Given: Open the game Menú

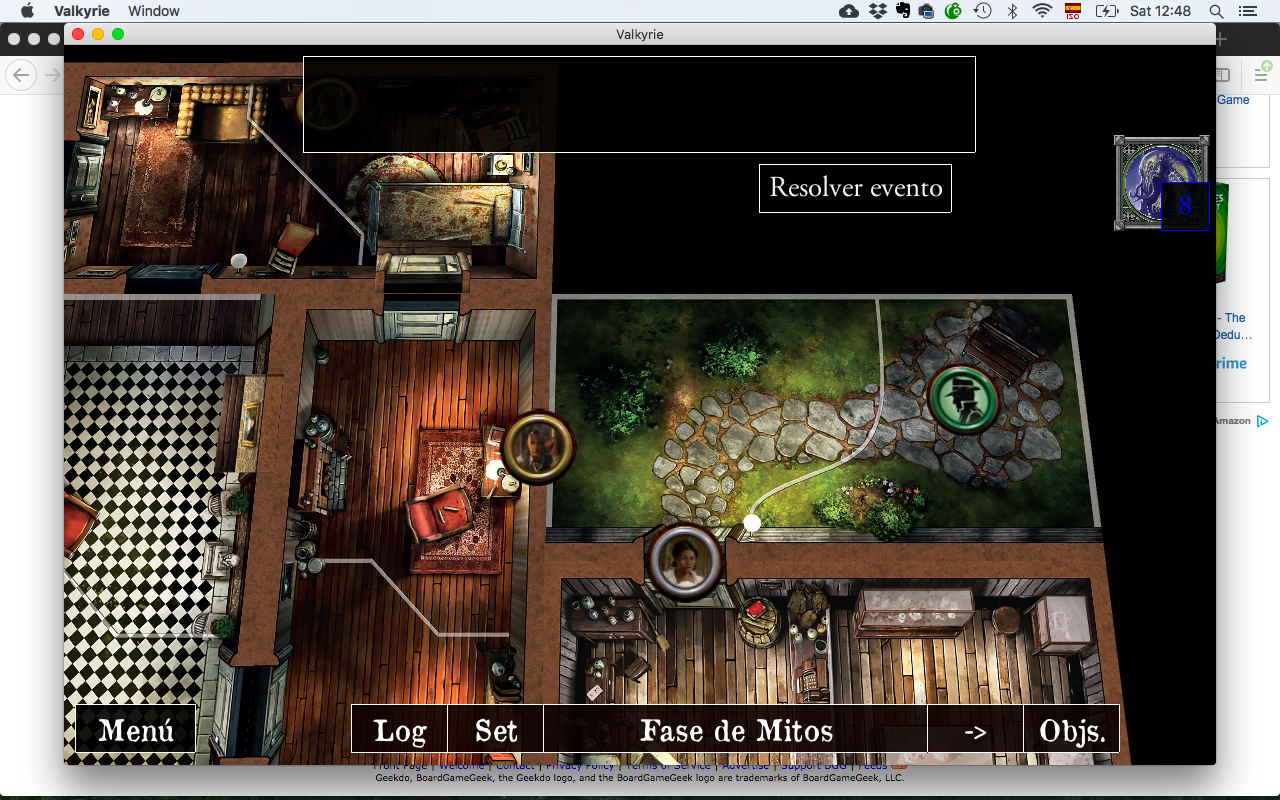Looking at the screenshot, I should tap(134, 729).
